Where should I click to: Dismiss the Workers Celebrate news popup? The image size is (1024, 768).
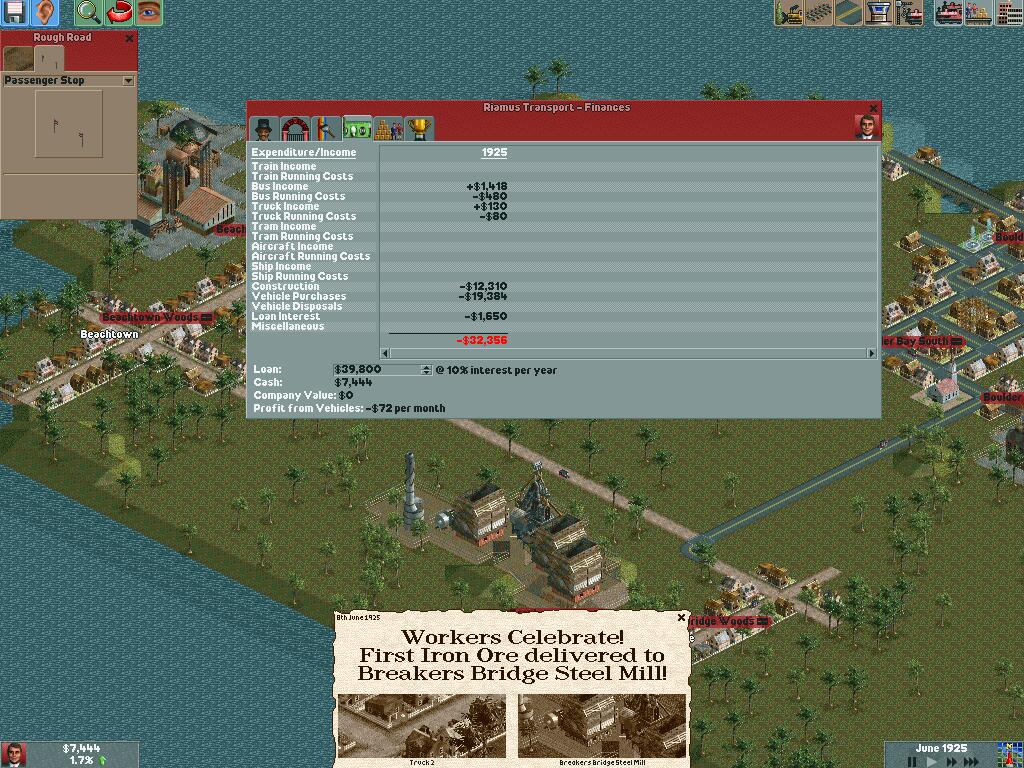[x=682, y=617]
